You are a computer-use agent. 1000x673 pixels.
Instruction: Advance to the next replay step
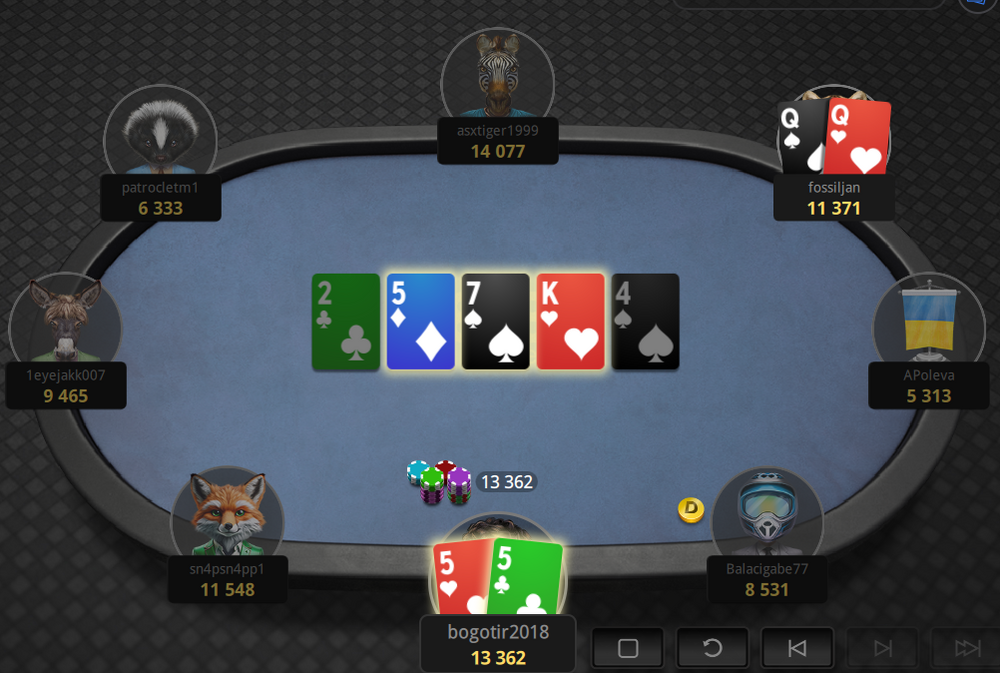[882, 648]
